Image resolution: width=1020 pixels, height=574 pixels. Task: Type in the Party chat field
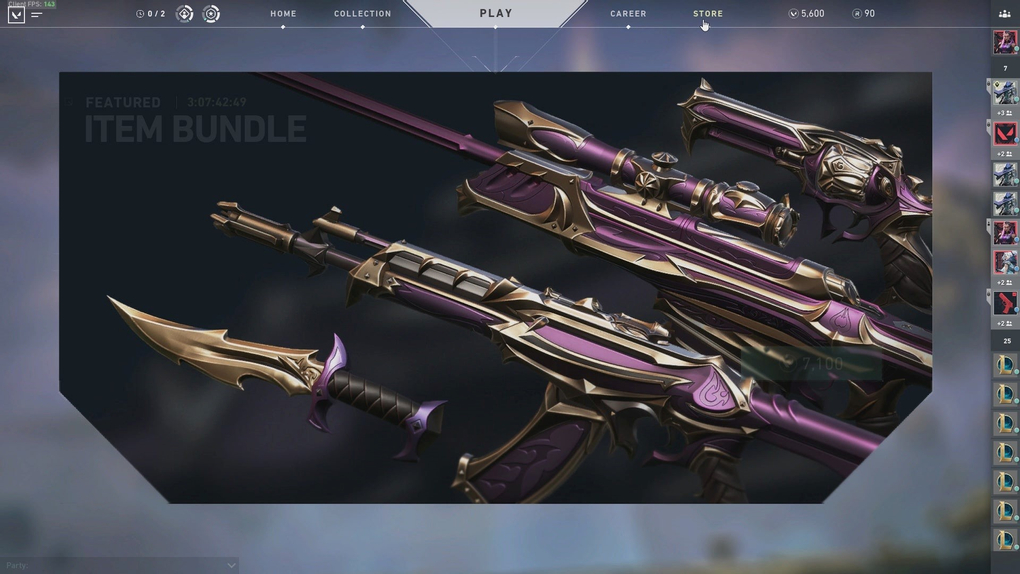pos(110,565)
